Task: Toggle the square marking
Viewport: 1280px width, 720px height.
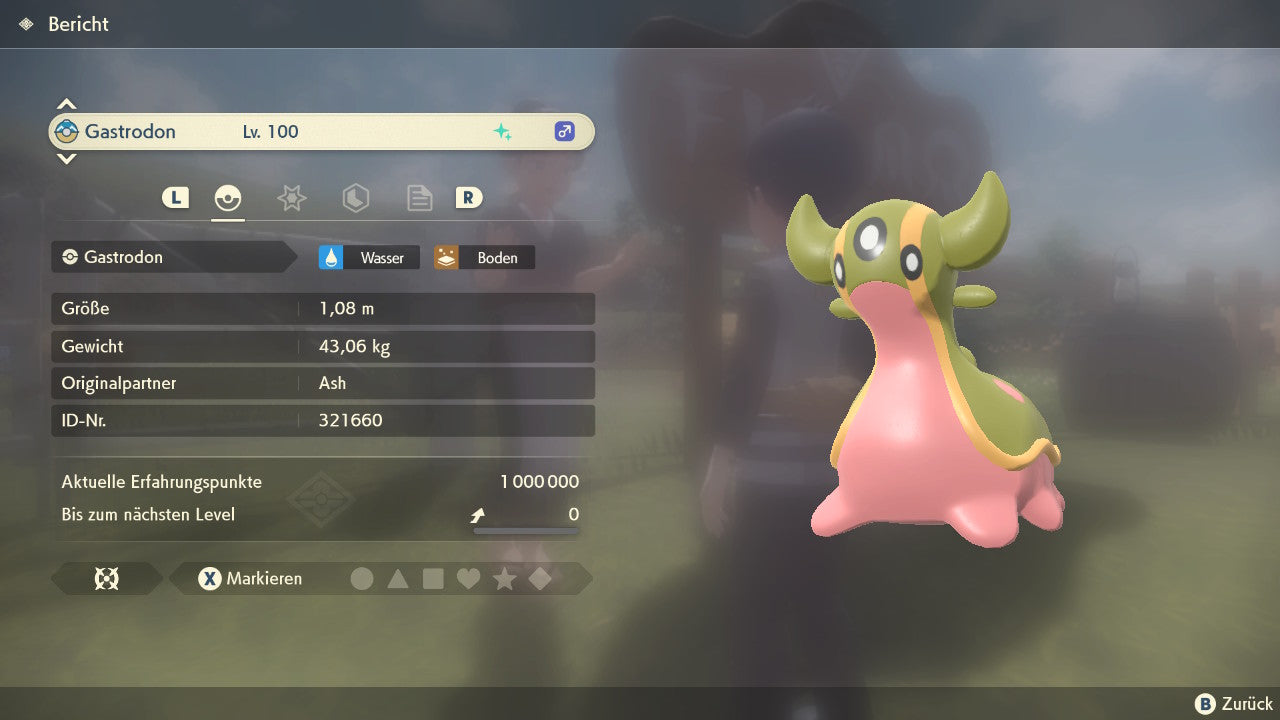Action: pos(433,578)
